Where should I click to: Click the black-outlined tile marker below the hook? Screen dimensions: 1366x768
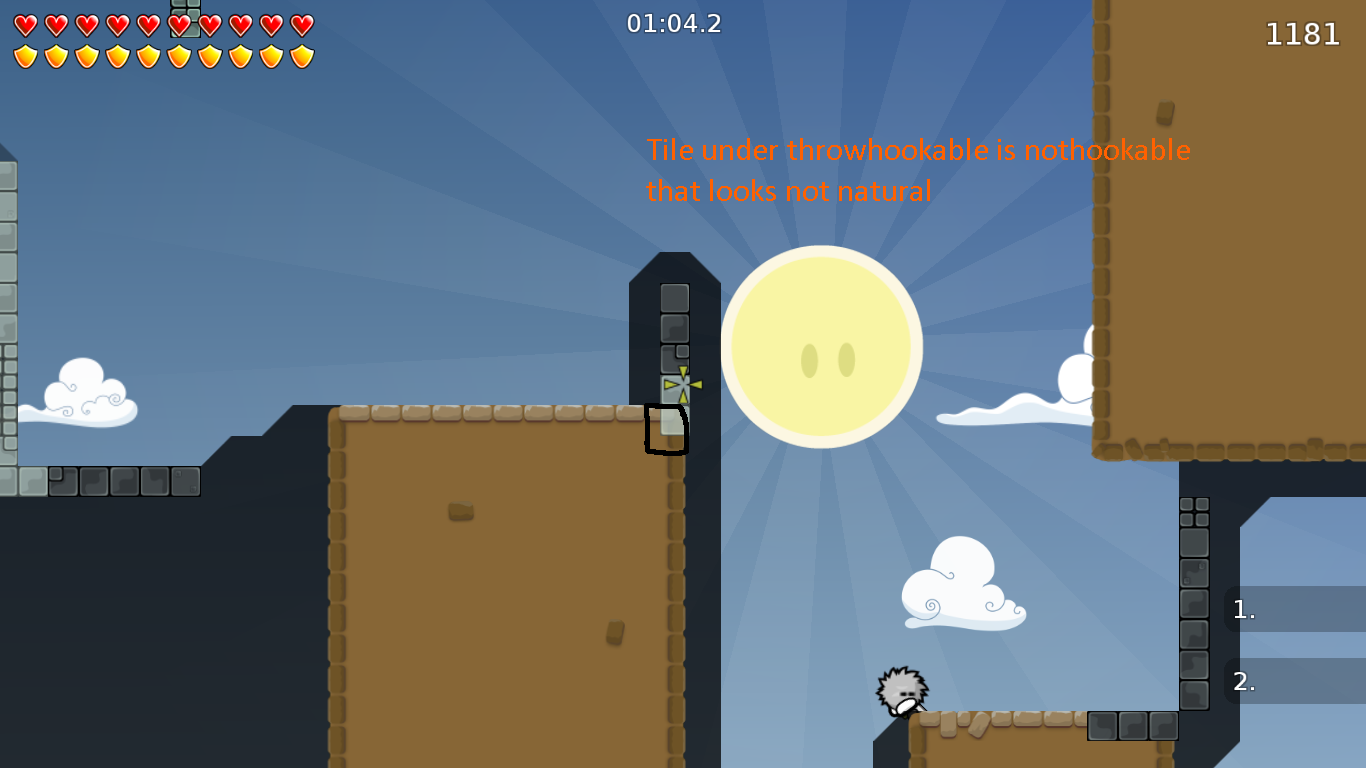pyautogui.click(x=668, y=430)
